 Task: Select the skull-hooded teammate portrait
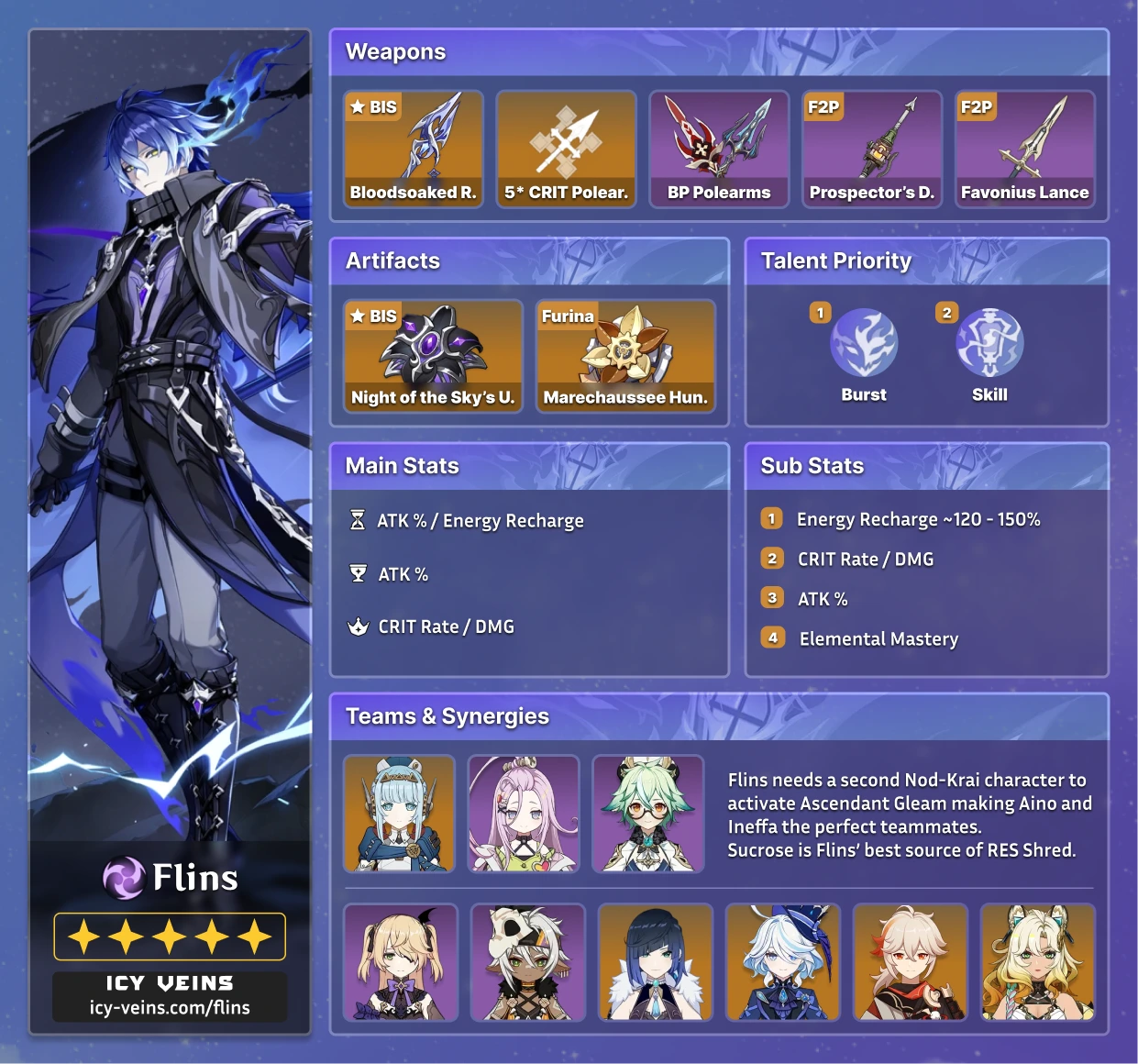click(x=528, y=962)
